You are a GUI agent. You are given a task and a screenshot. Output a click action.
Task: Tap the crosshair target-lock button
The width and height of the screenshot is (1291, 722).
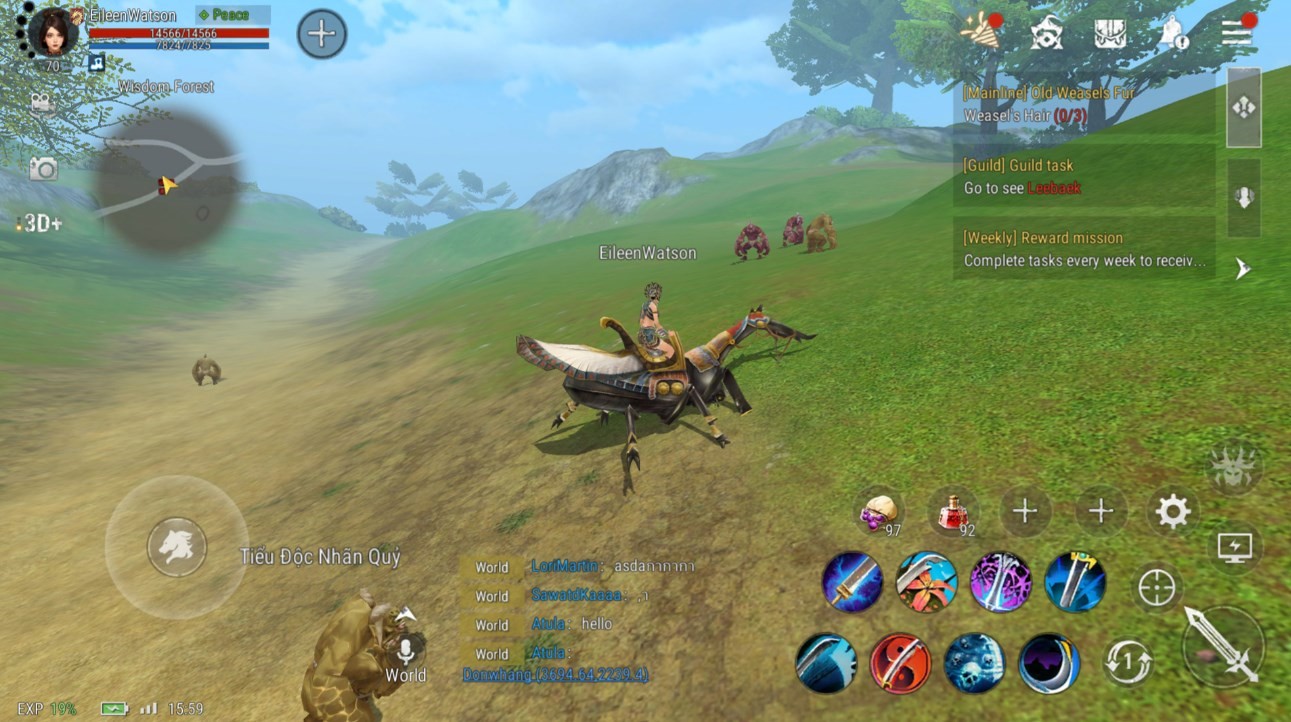[1157, 588]
